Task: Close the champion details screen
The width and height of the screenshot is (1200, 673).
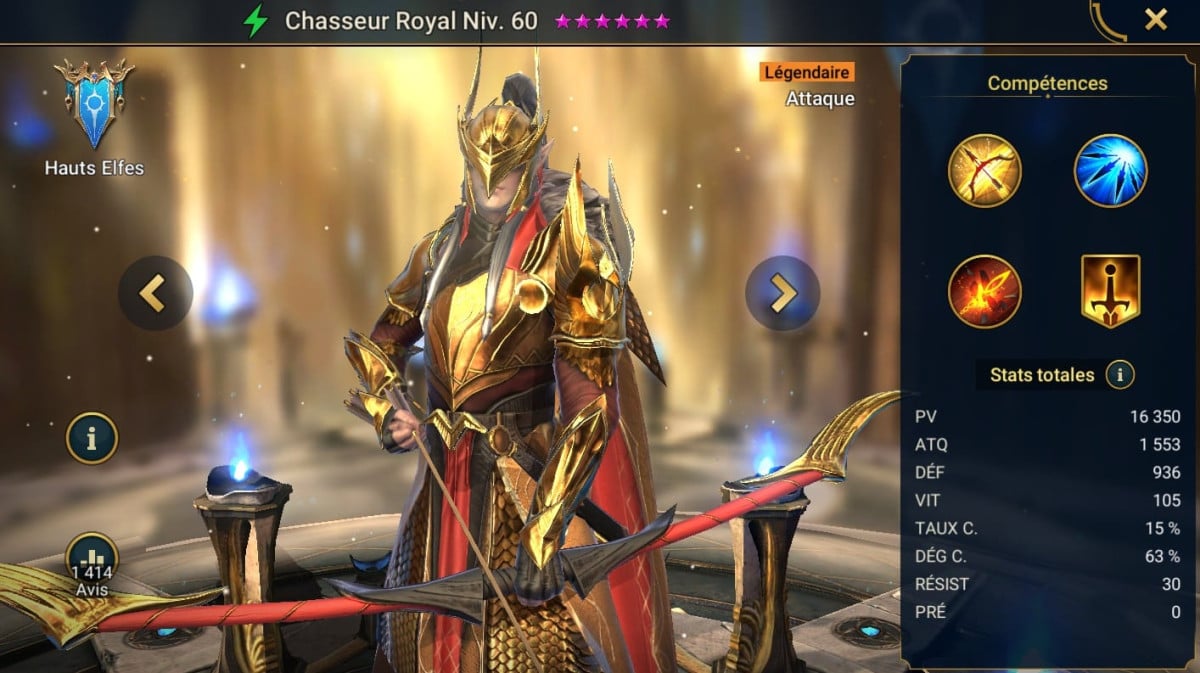Action: 1156,19
